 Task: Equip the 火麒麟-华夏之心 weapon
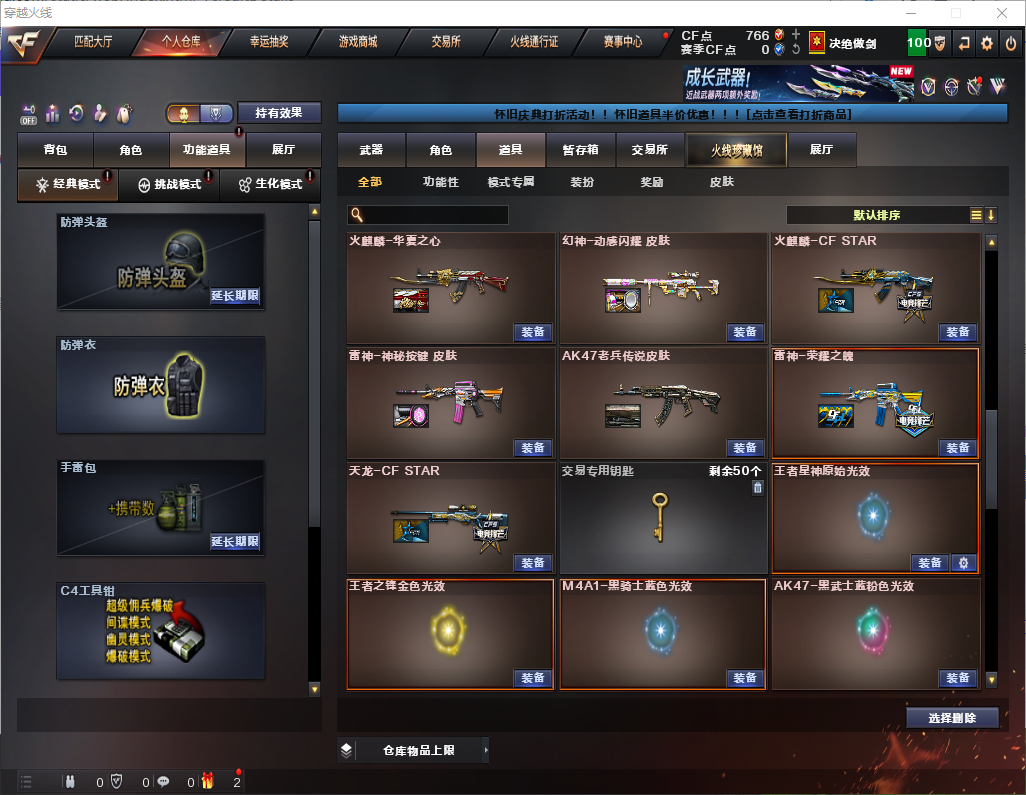pyautogui.click(x=533, y=332)
